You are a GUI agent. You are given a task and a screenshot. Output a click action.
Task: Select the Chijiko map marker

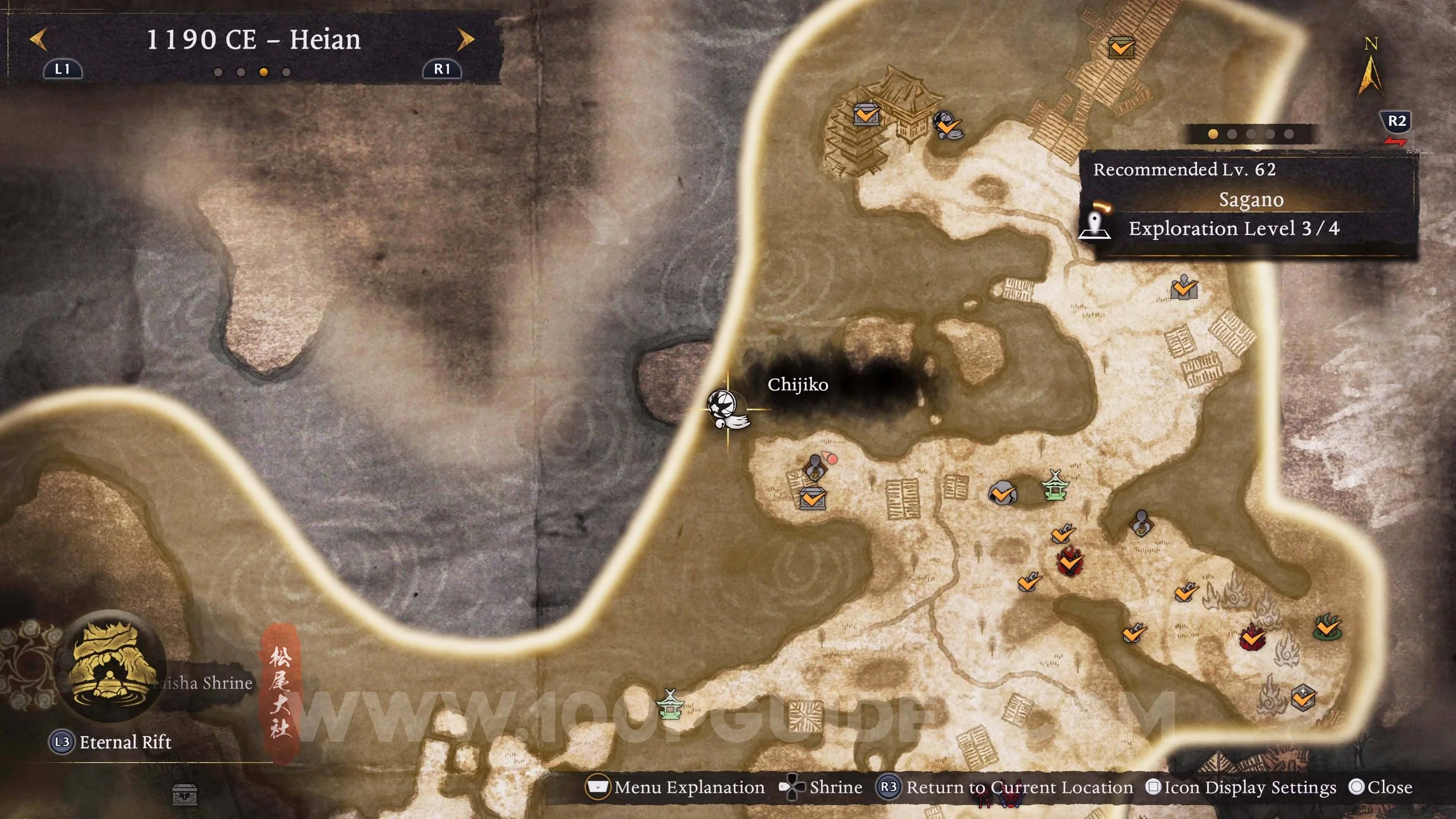coord(727,409)
